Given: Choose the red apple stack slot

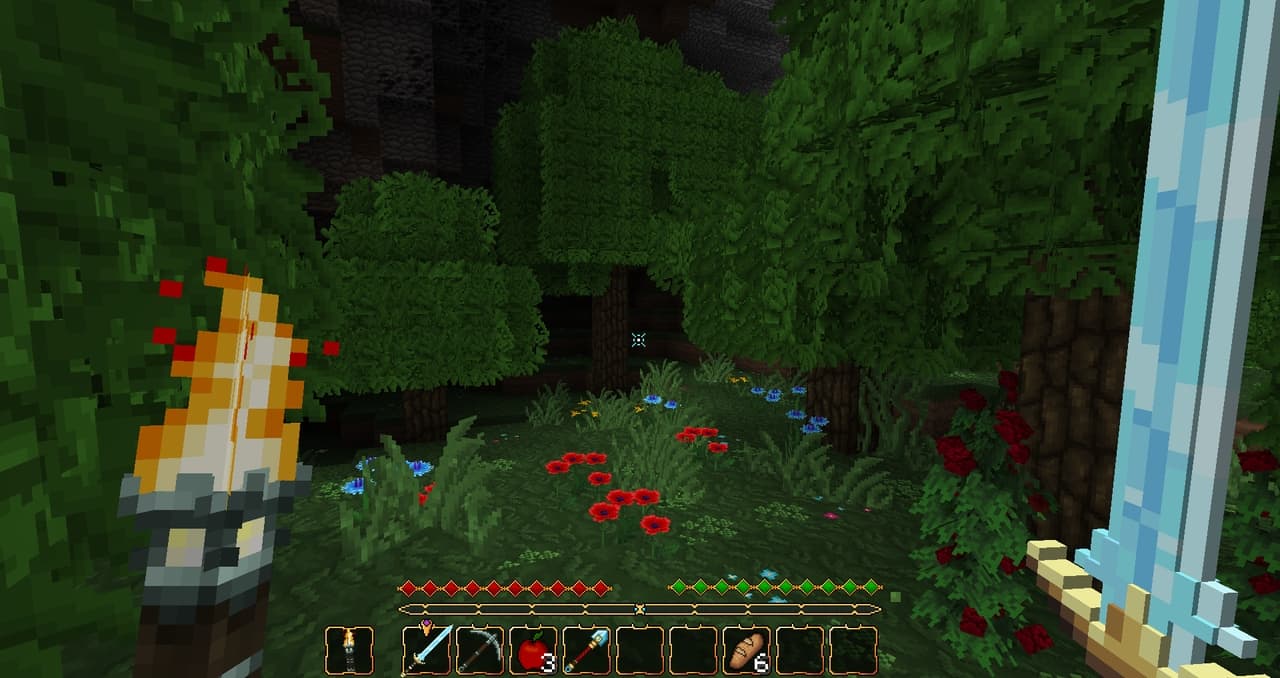Looking at the screenshot, I should tap(534, 650).
